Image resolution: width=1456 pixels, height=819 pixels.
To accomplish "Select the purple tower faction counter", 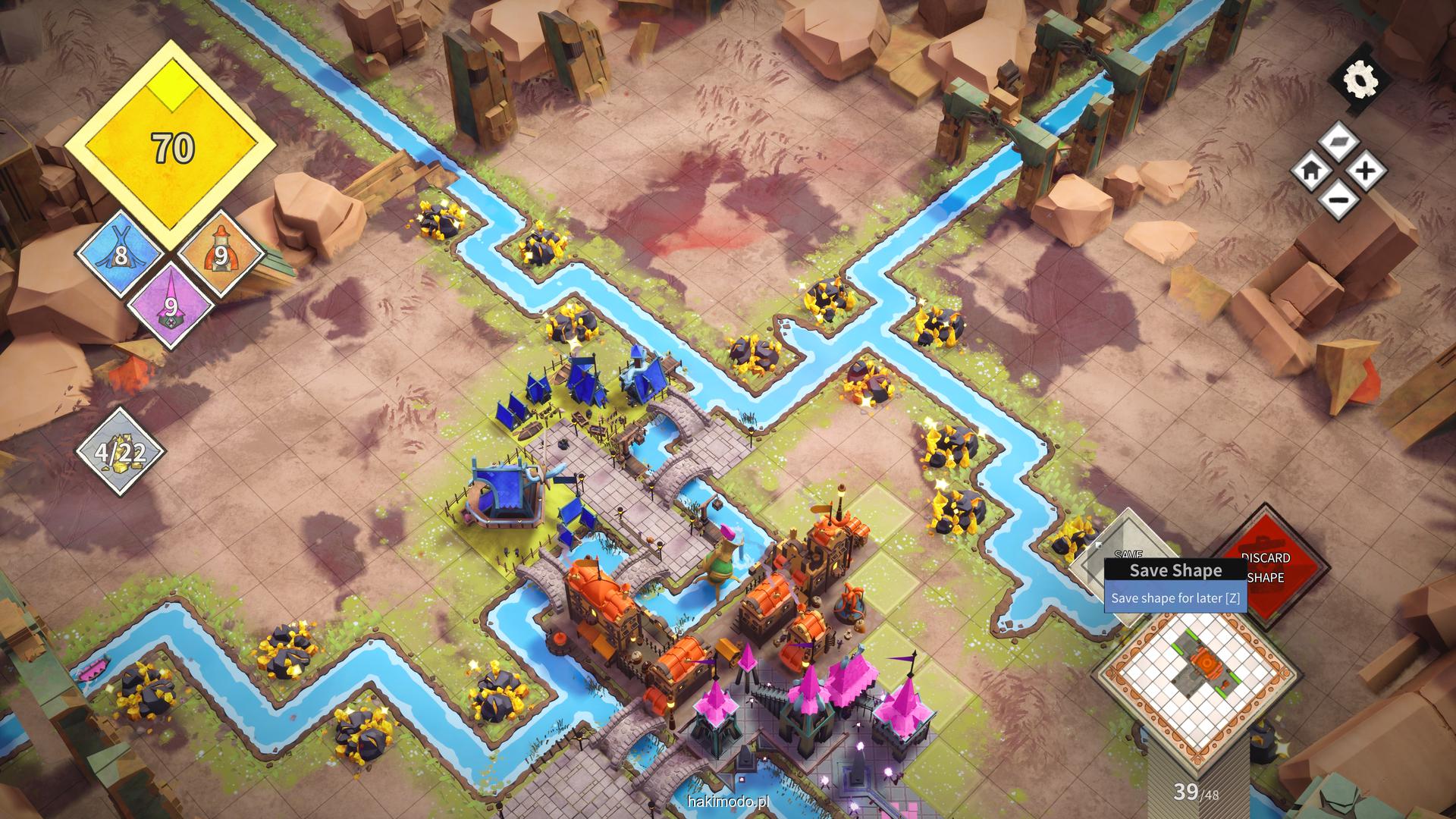I will [170, 305].
